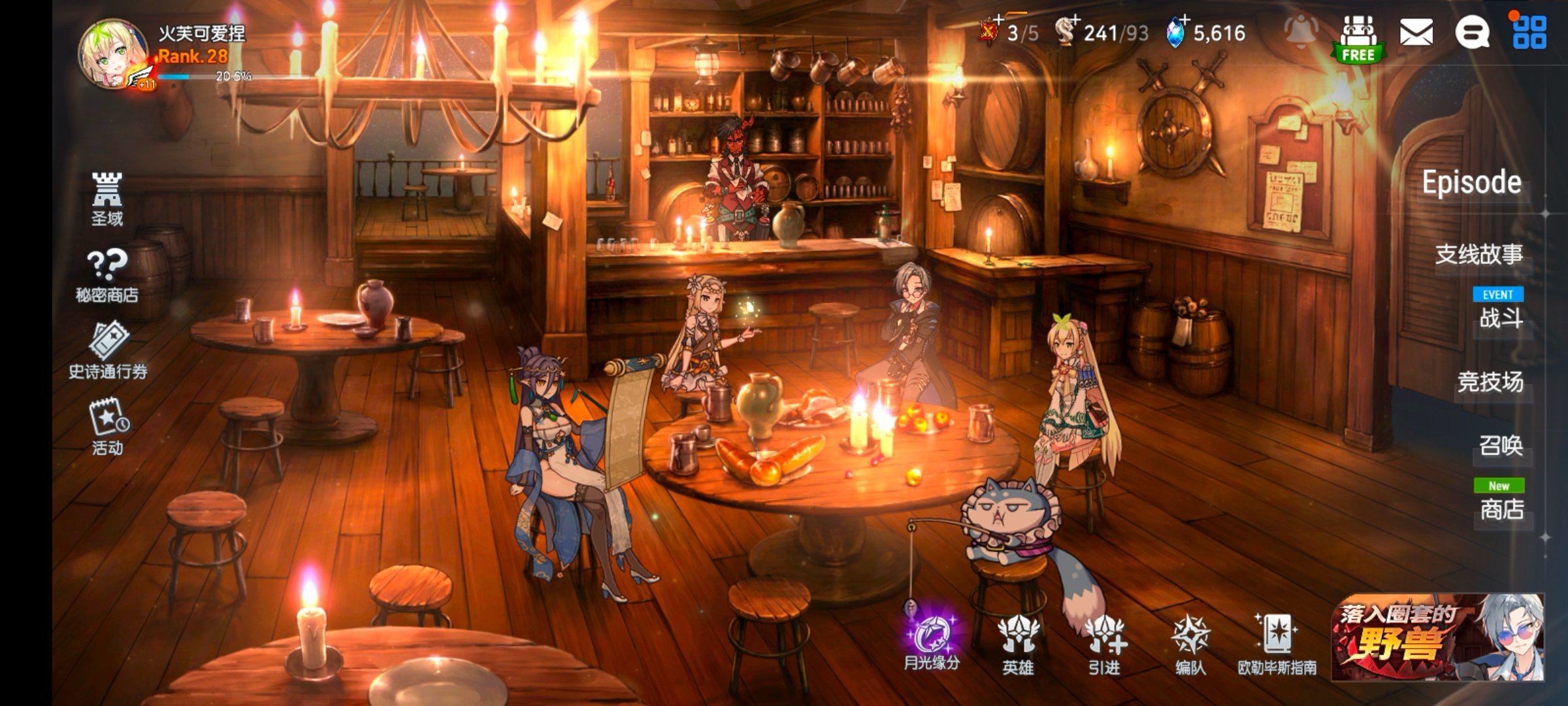Visit the 商店 shop
1568x706 pixels.
coord(1501,509)
